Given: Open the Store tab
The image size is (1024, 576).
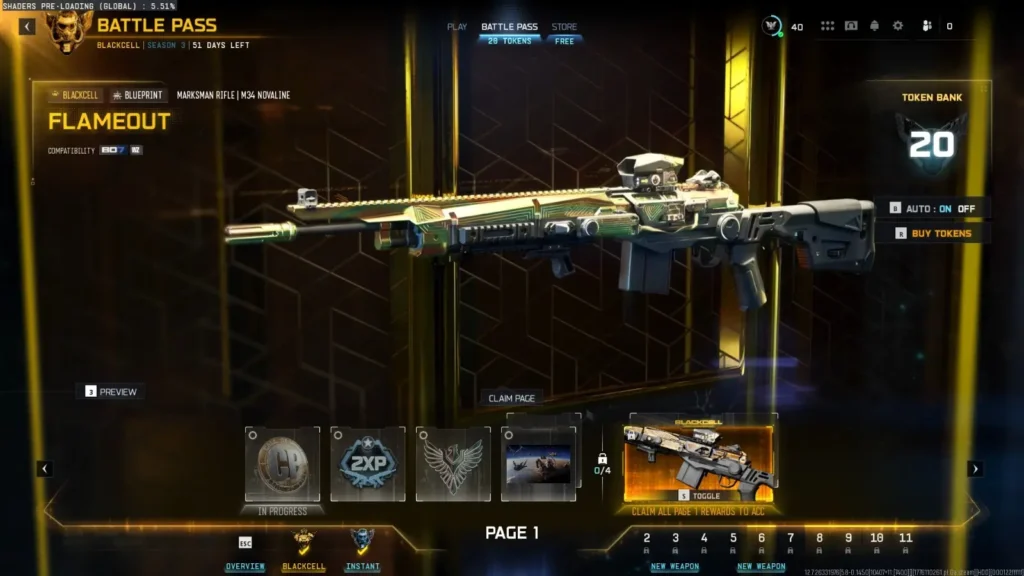Looking at the screenshot, I should coord(564,27).
